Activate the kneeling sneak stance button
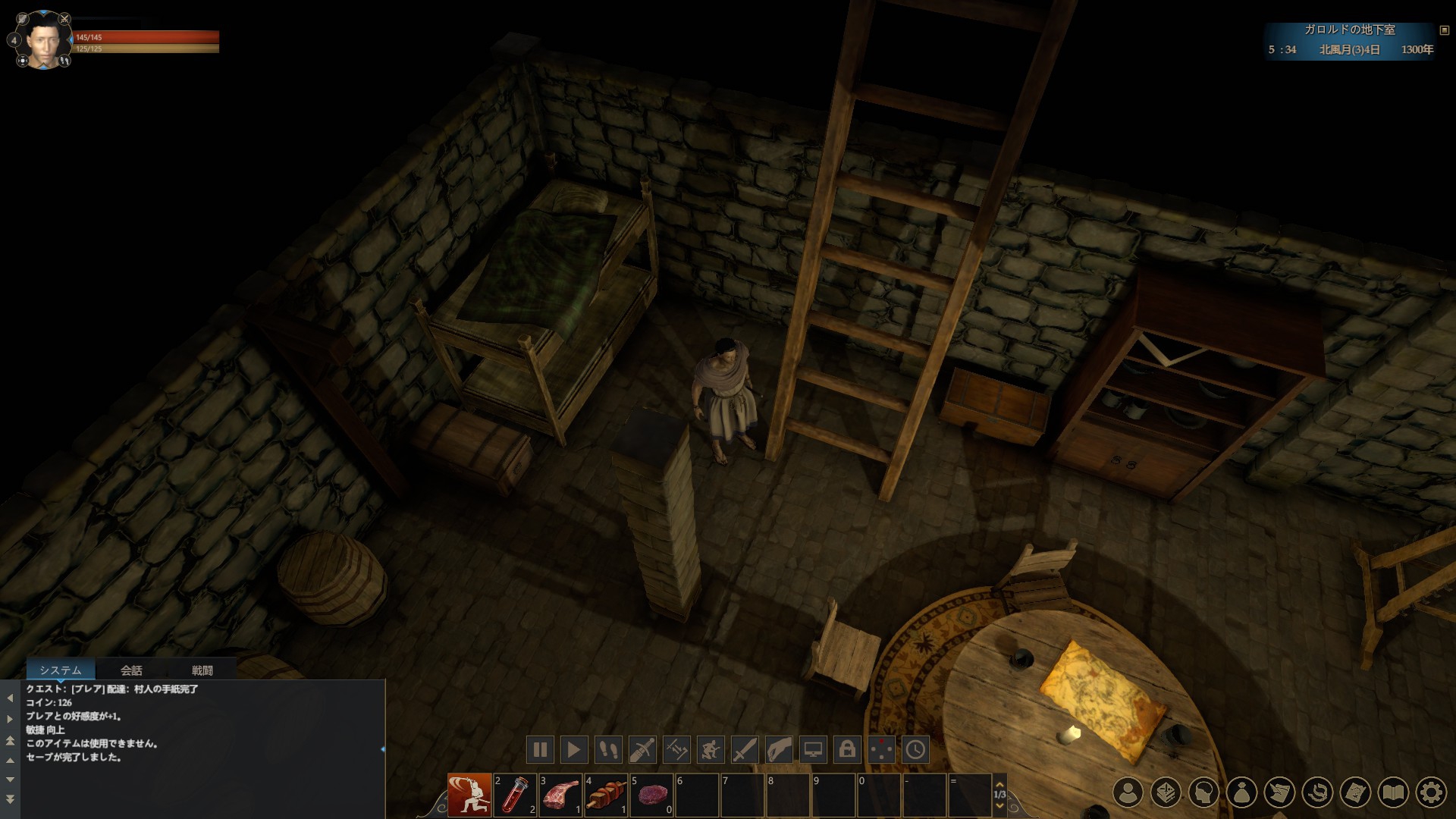This screenshot has height=819, width=1456. 711,750
